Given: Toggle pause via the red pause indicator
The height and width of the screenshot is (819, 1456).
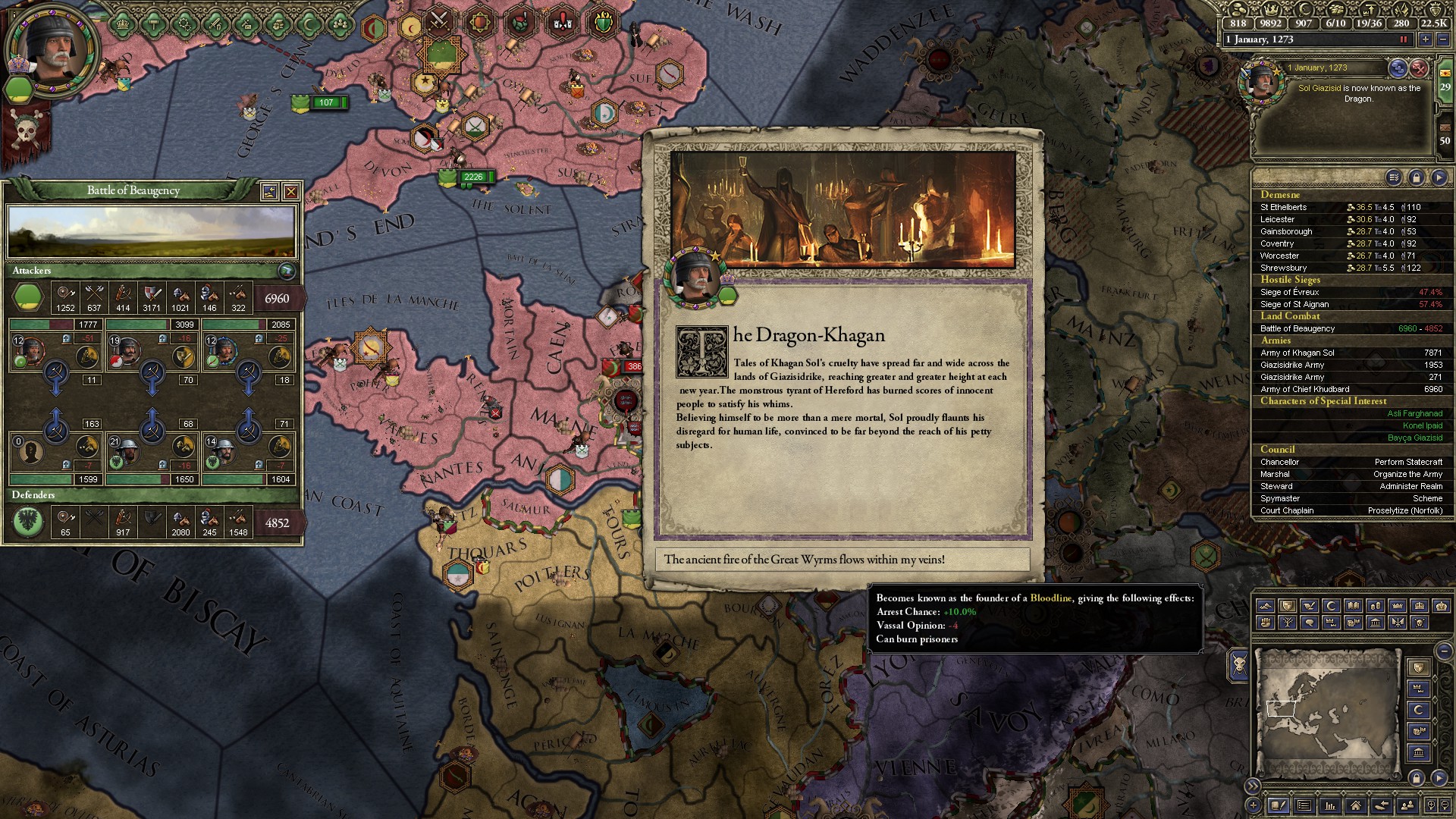Looking at the screenshot, I should tap(1404, 39).
